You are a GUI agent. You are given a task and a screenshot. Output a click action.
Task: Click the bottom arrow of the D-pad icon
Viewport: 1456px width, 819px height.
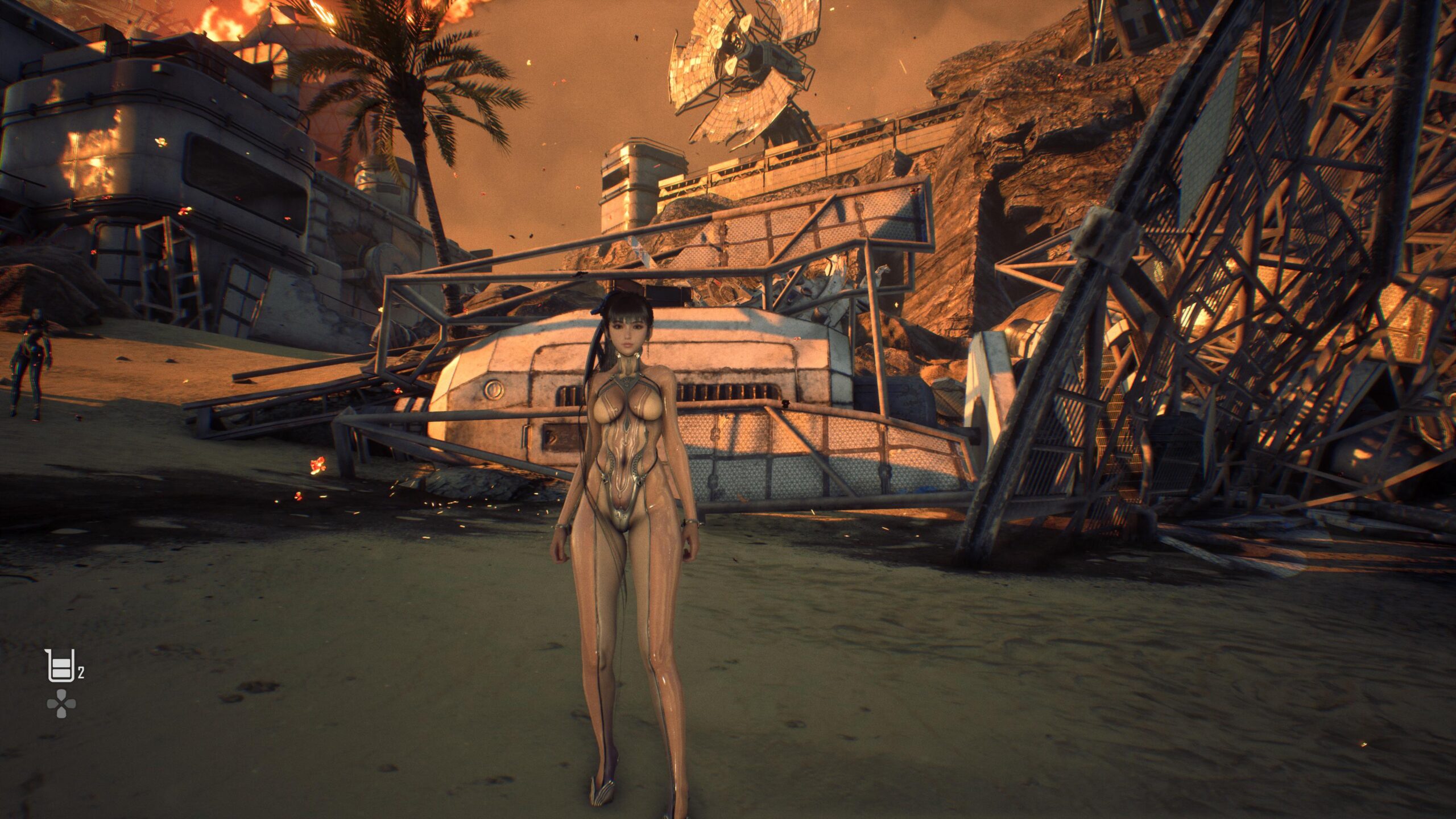(61, 714)
